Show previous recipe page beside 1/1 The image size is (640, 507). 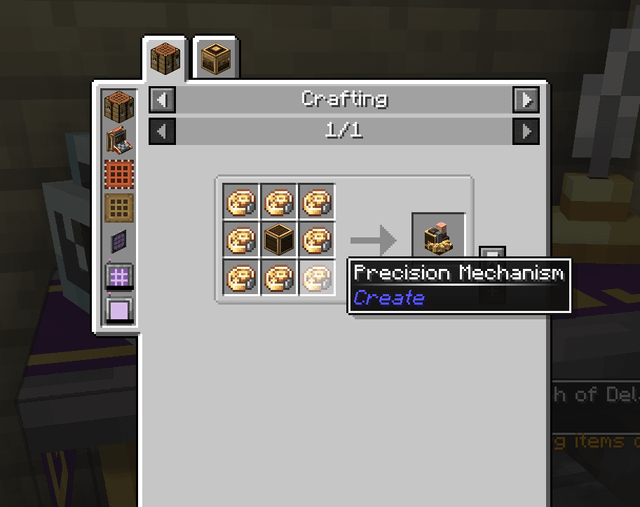coord(162,131)
